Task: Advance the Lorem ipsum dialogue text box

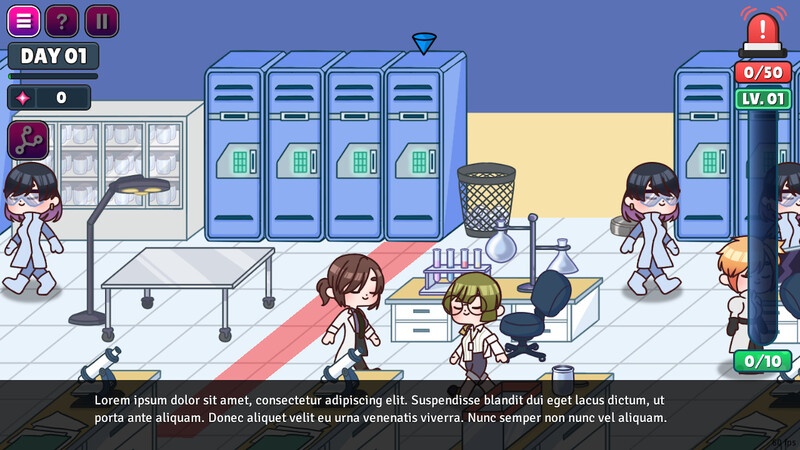Action: [x=400, y=408]
